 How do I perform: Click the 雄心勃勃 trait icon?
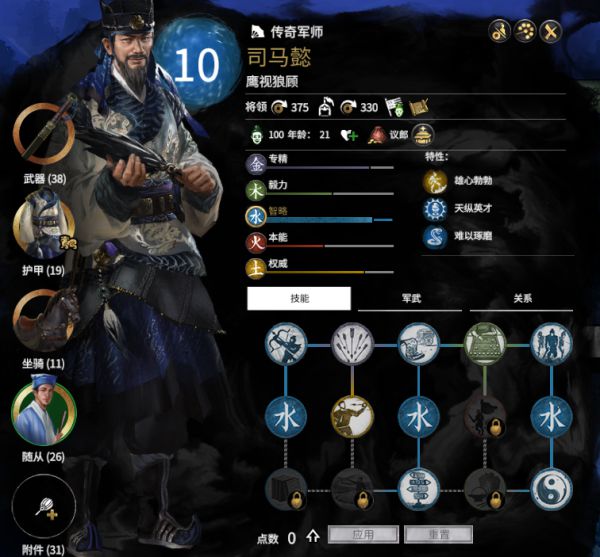click(x=436, y=181)
